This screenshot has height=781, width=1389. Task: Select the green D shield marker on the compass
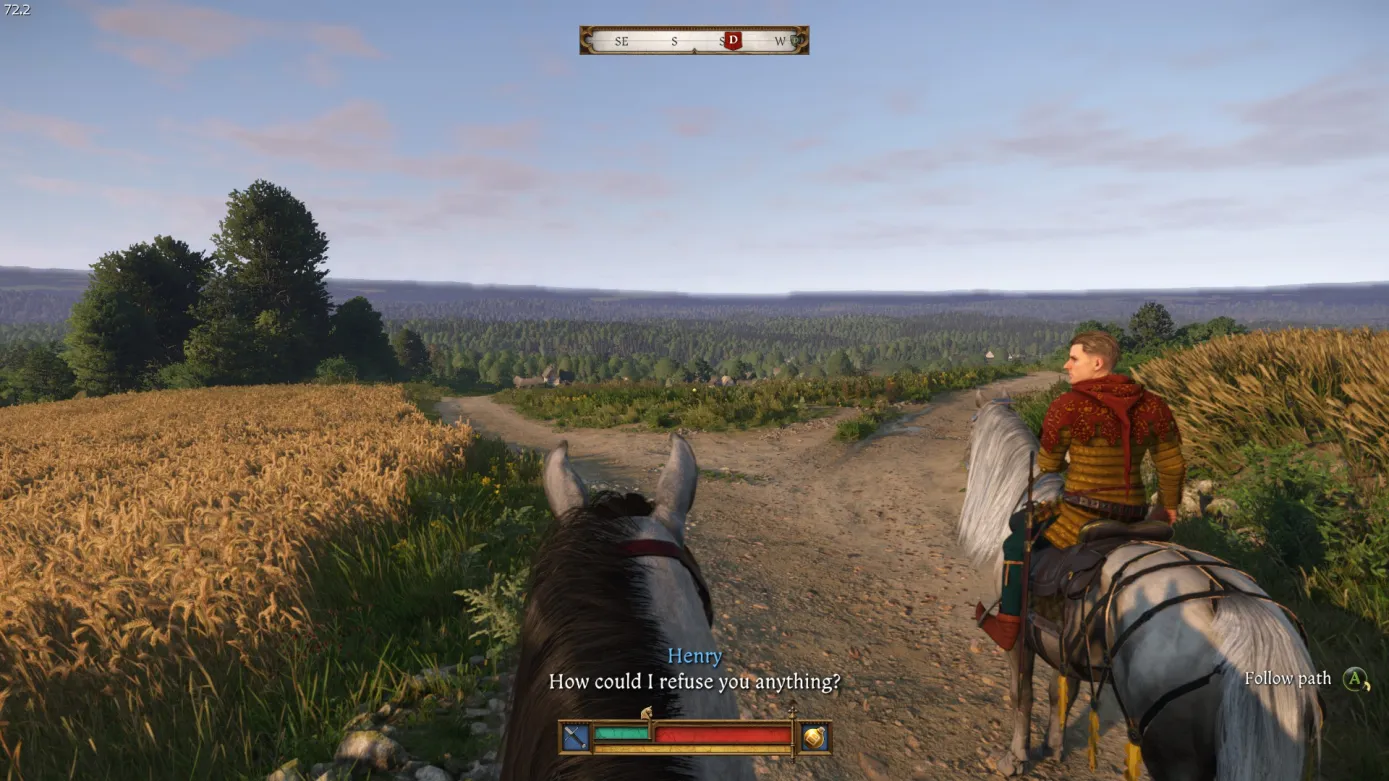pyautogui.click(x=796, y=41)
